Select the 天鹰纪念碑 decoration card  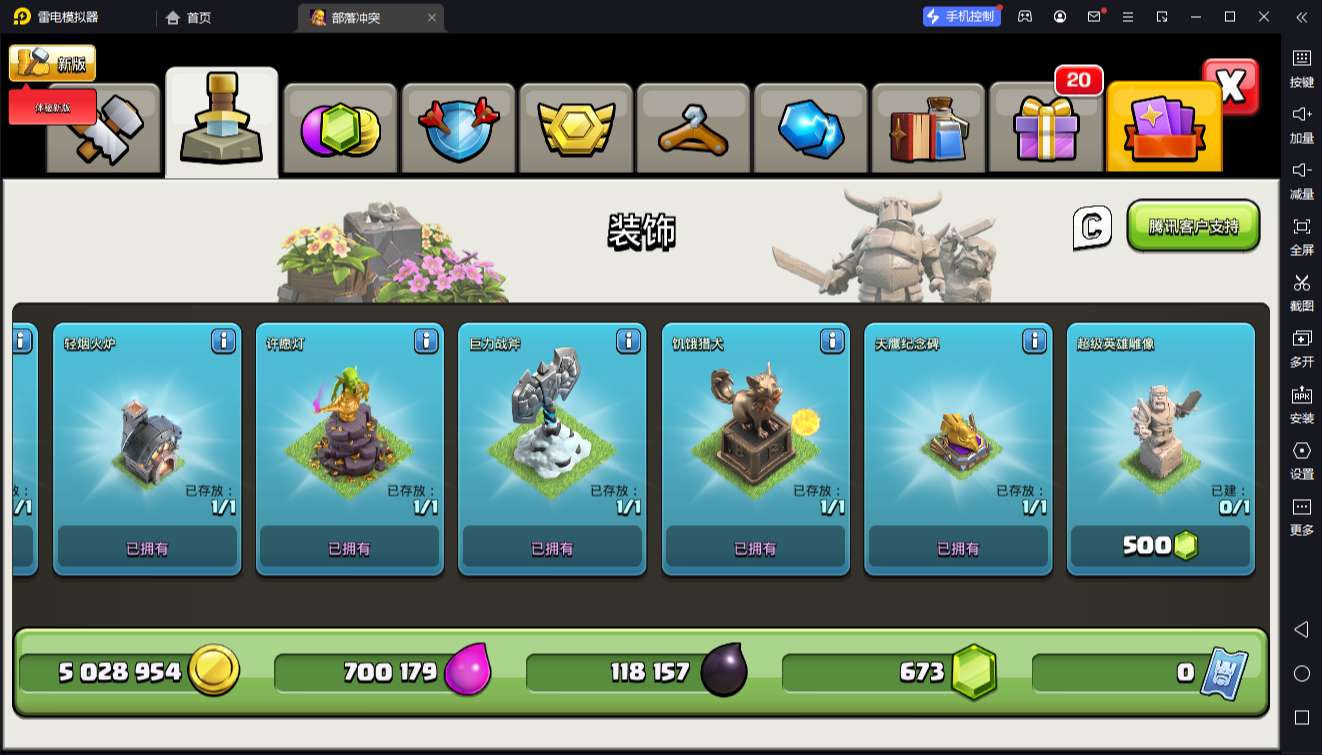click(x=958, y=440)
